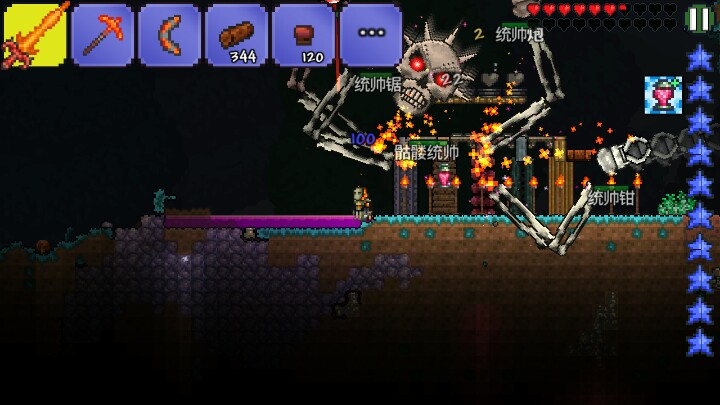Choose the flaming boomerang slot
The image size is (720, 405).
click(x=169, y=35)
